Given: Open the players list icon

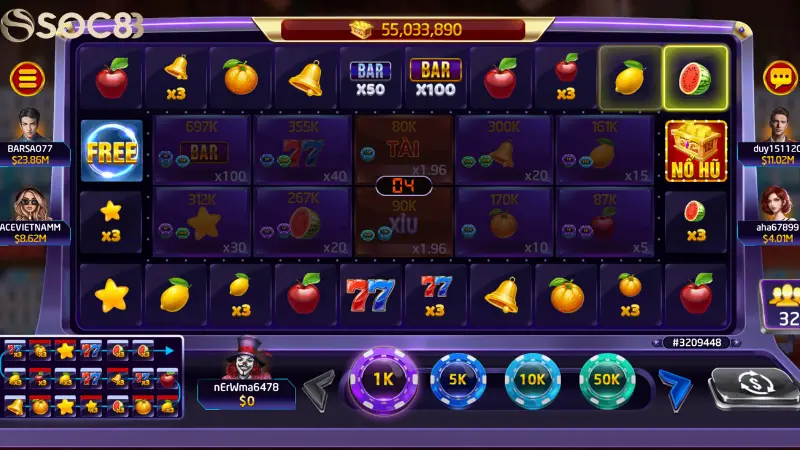Looking at the screenshot, I should coord(779,304).
